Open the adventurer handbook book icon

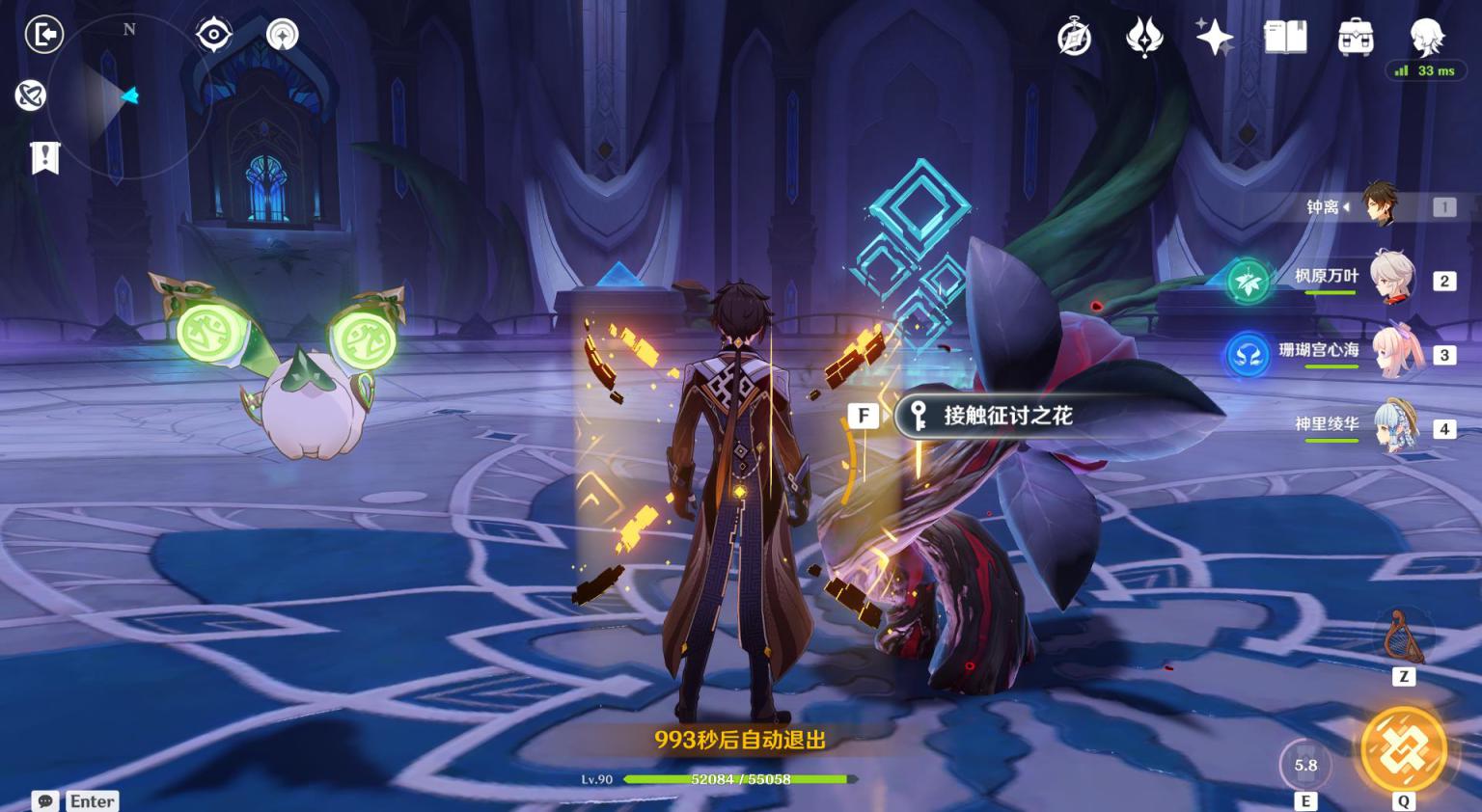point(1285,39)
